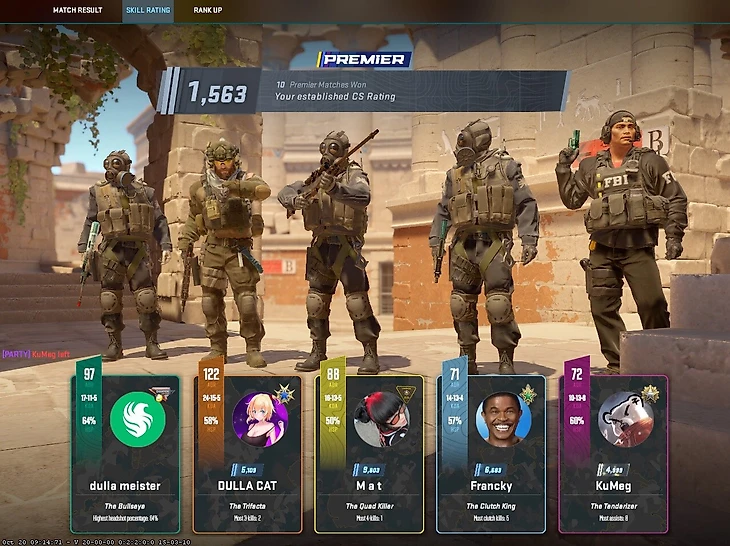Click DULLA CAT's anime avatar
Image resolution: width=730 pixels, height=546 pixels.
(x=259, y=418)
